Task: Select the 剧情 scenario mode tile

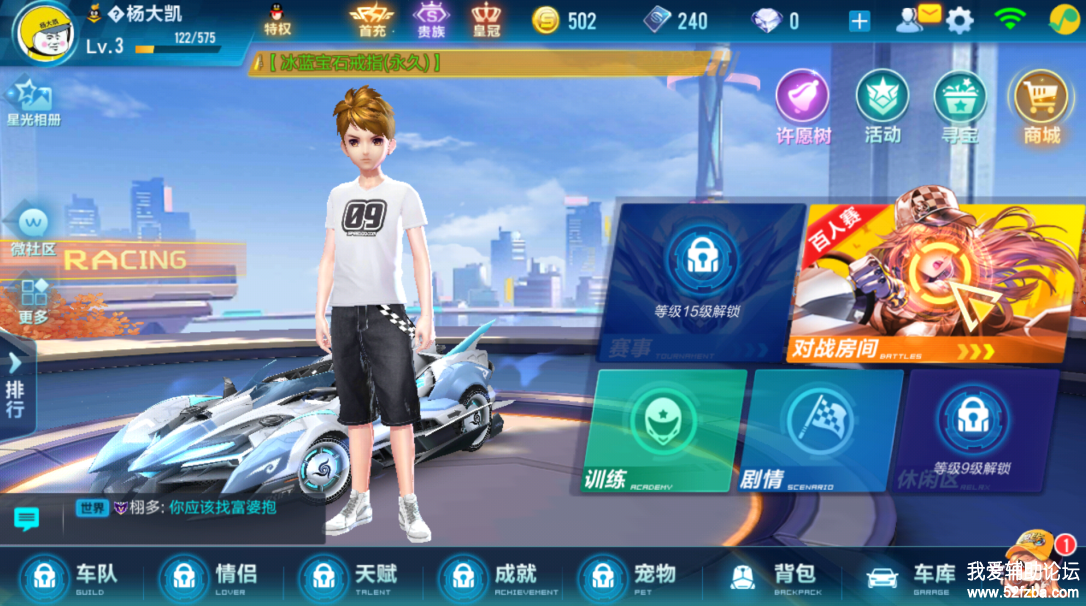Action: coord(826,432)
